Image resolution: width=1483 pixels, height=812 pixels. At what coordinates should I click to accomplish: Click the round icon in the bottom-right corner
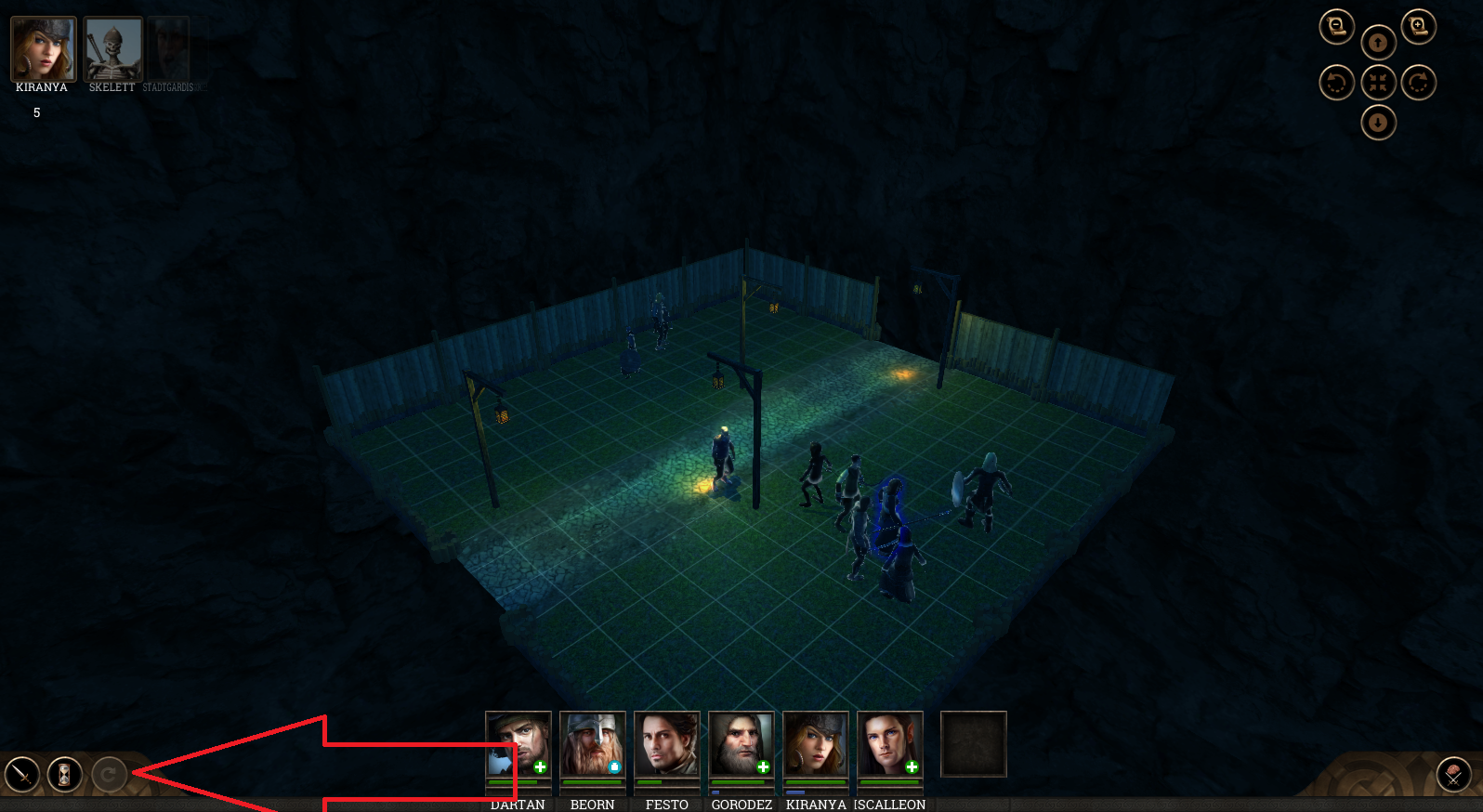1453,774
